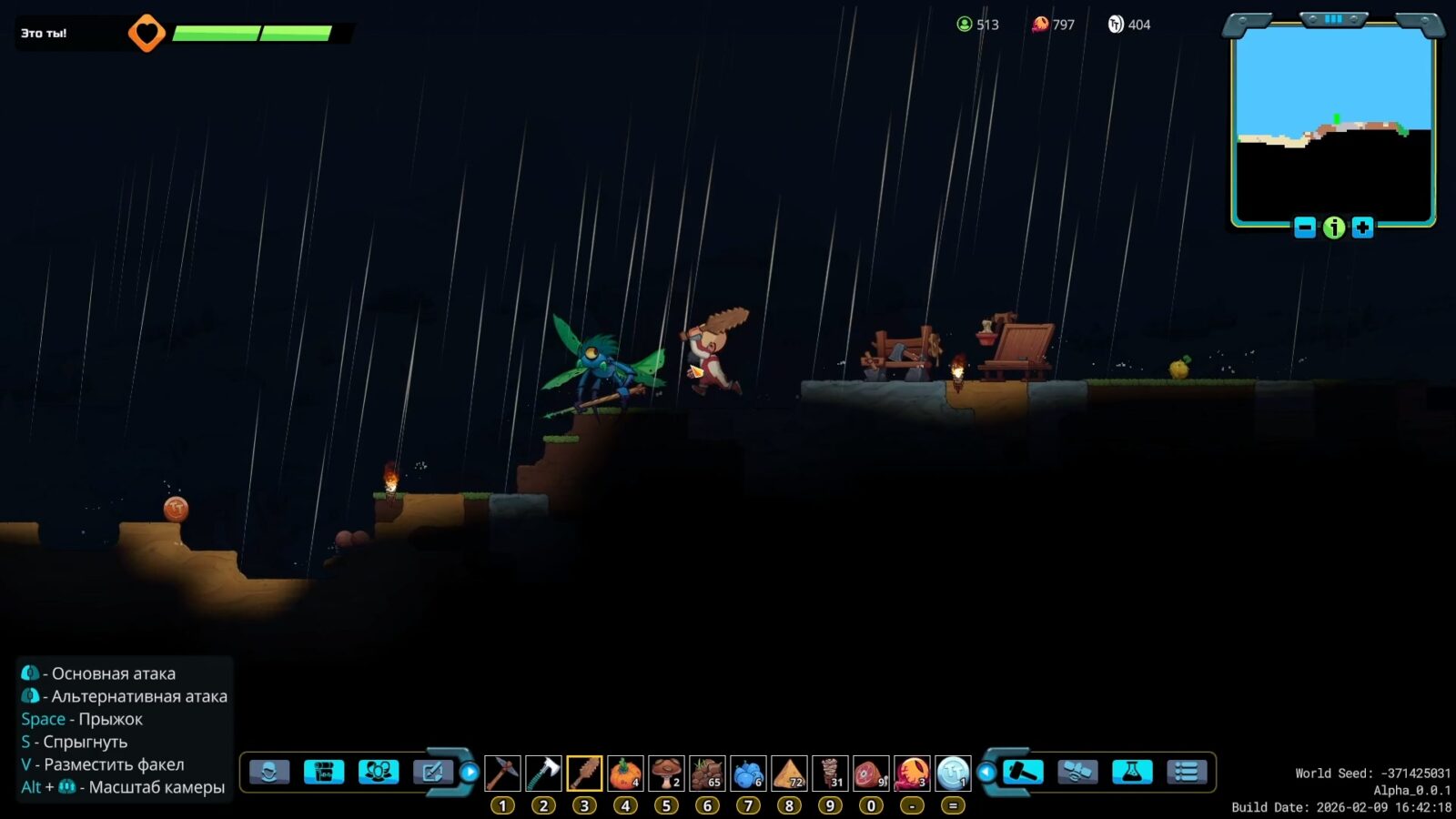Select the dirt clump stack of 65
Viewport: 1456px width, 819px height.
pyautogui.click(x=707, y=773)
